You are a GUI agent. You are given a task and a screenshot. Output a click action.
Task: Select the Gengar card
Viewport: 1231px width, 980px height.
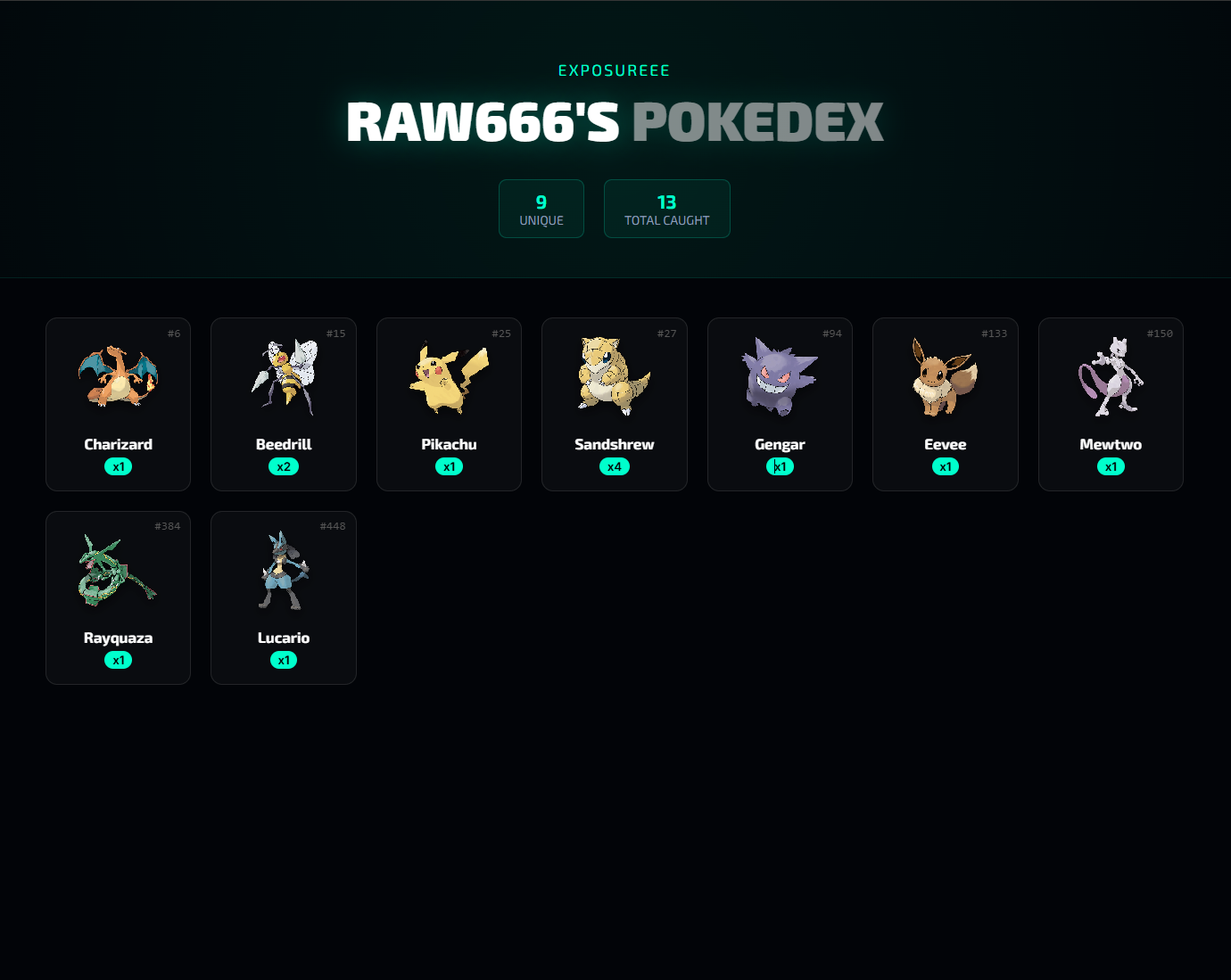(x=780, y=404)
